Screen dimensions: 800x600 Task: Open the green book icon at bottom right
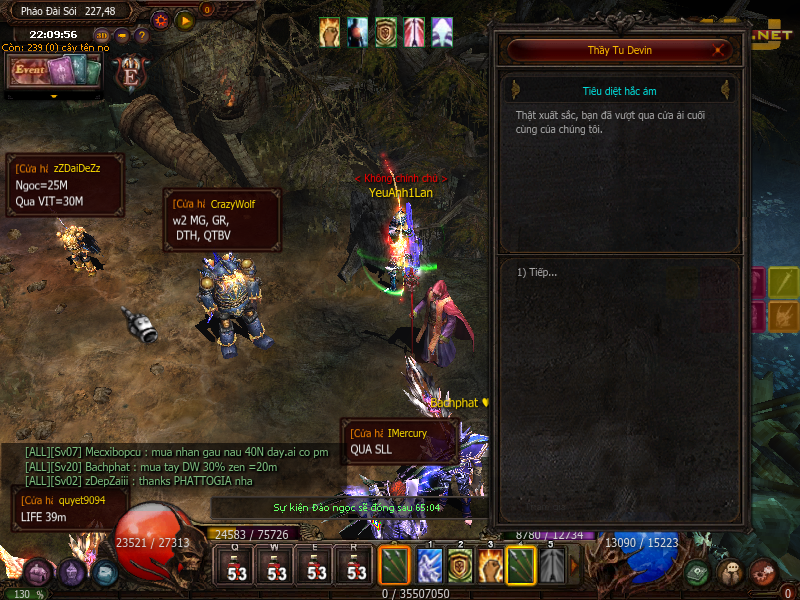[x=697, y=572]
